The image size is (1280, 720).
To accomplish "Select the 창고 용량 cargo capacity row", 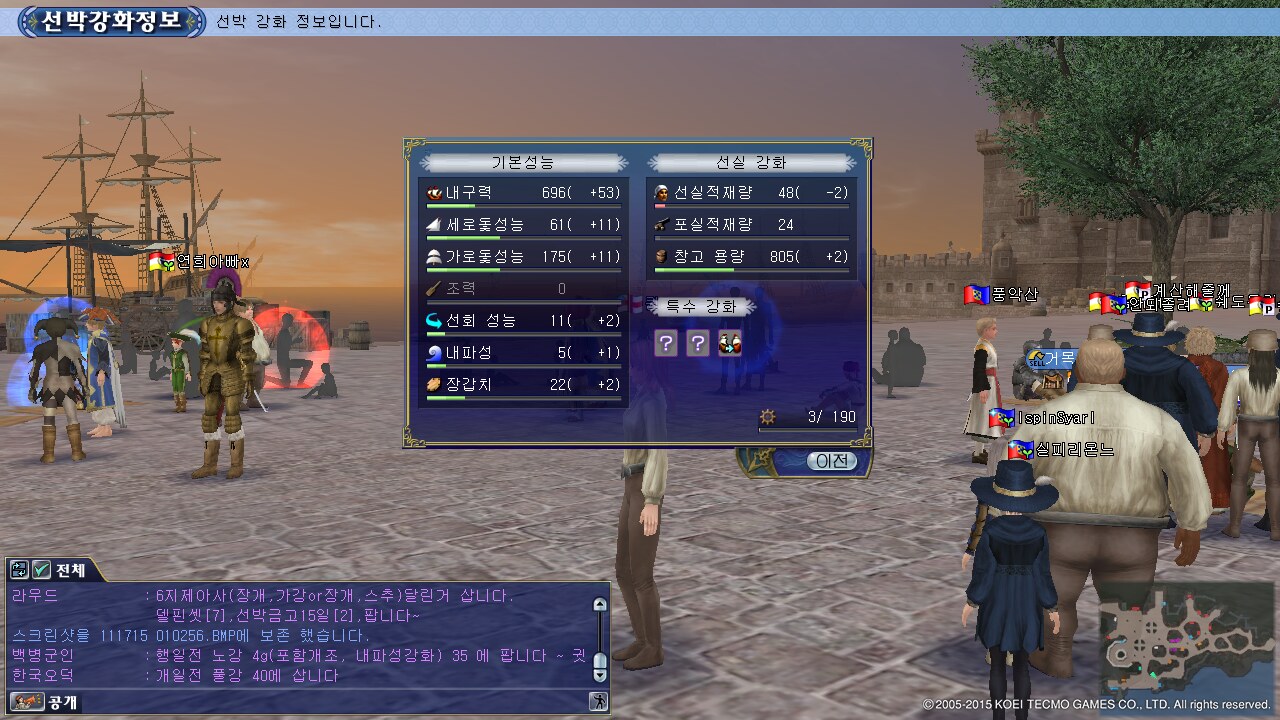I will (751, 257).
